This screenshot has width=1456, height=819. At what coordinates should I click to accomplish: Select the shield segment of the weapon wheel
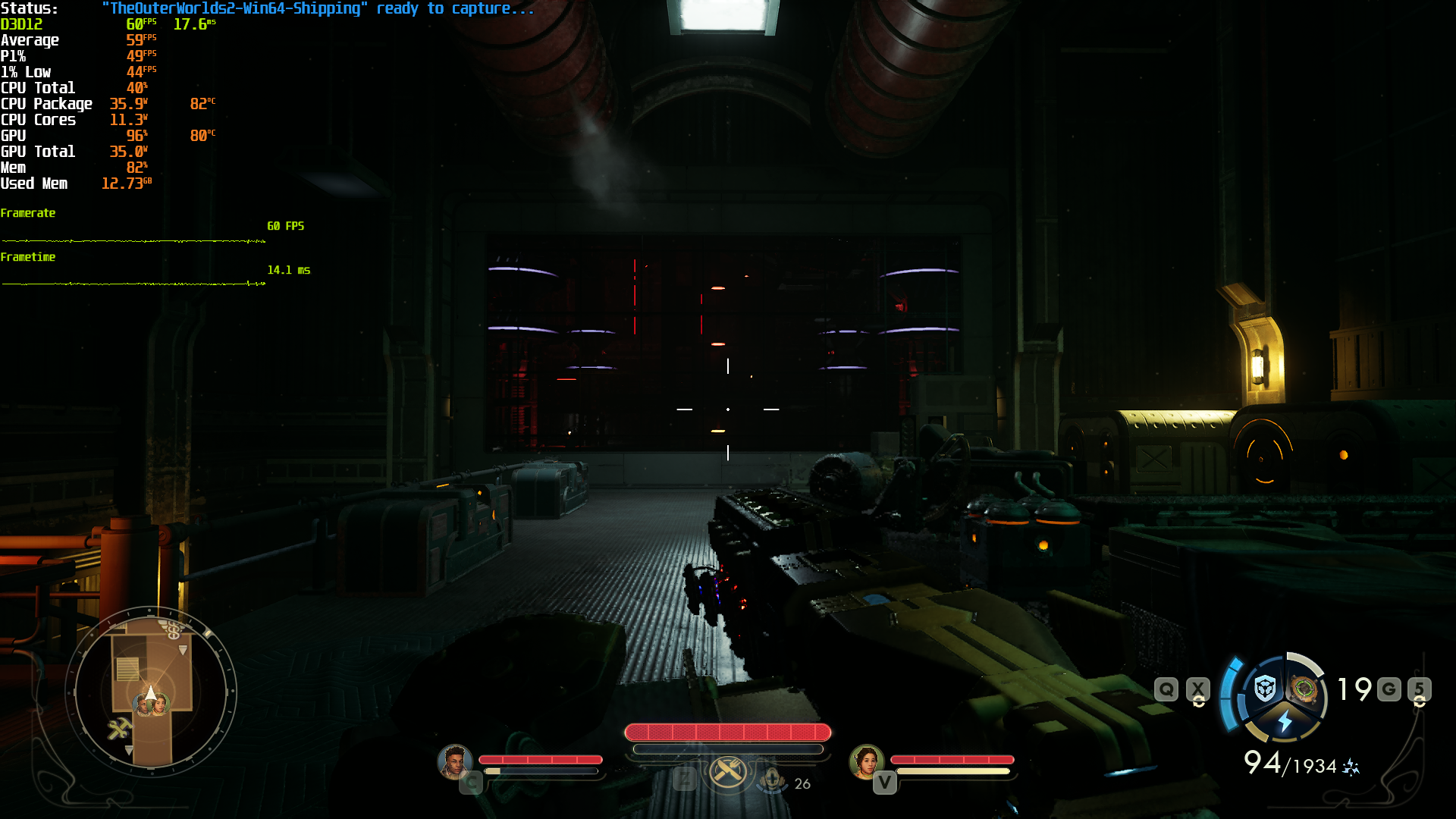(1265, 688)
